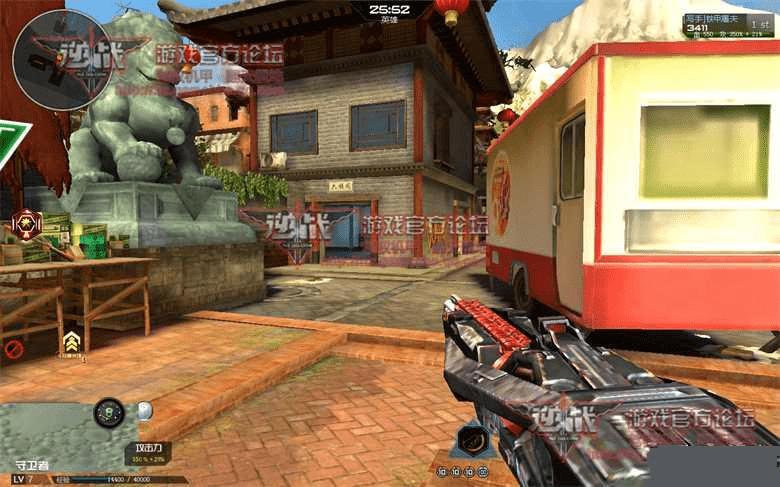This screenshot has height=487, width=780.
Task: Click the red hexagon badge icon
Action: pyautogui.click(x=26, y=222)
